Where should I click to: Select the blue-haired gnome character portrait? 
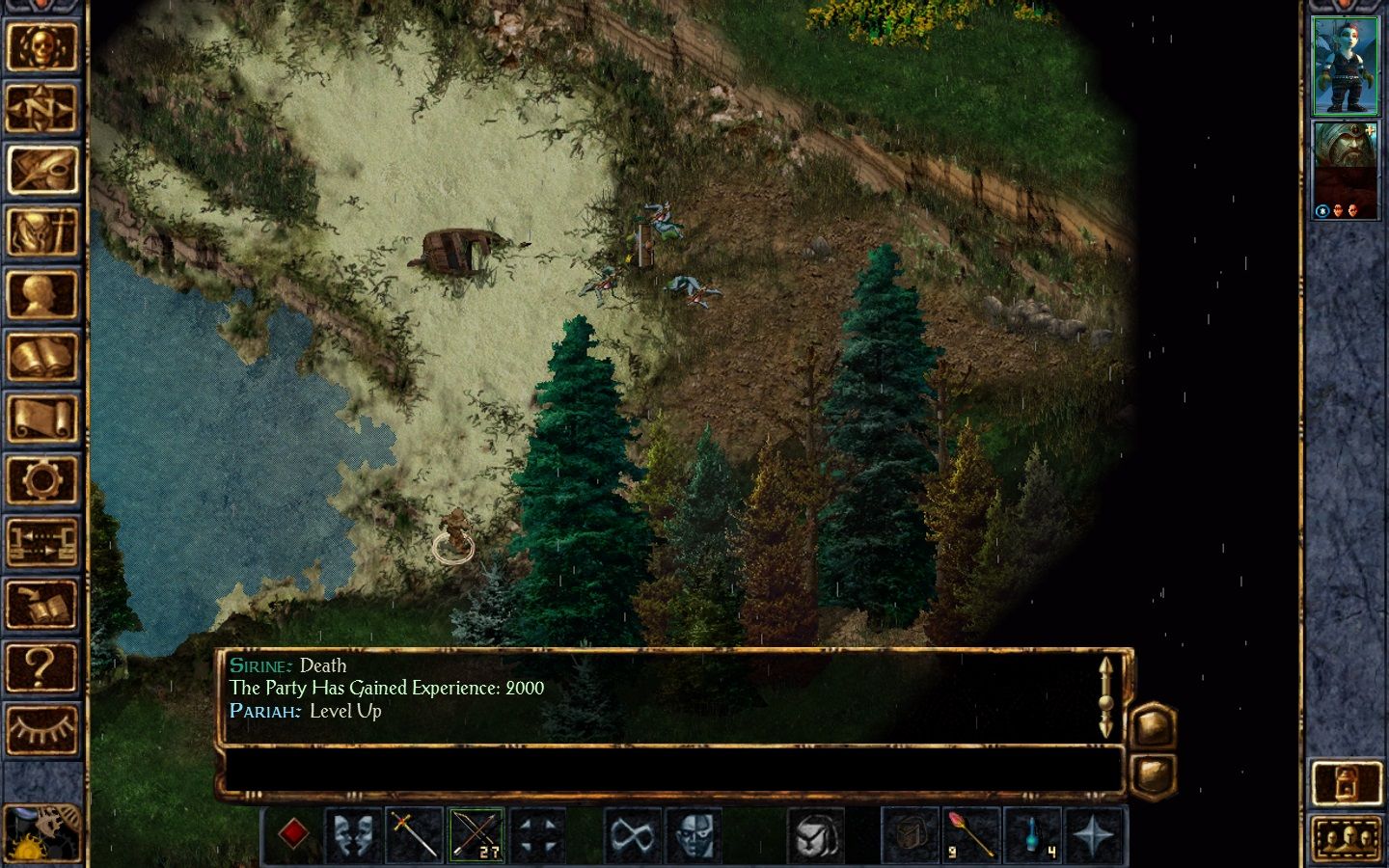tap(1346, 66)
